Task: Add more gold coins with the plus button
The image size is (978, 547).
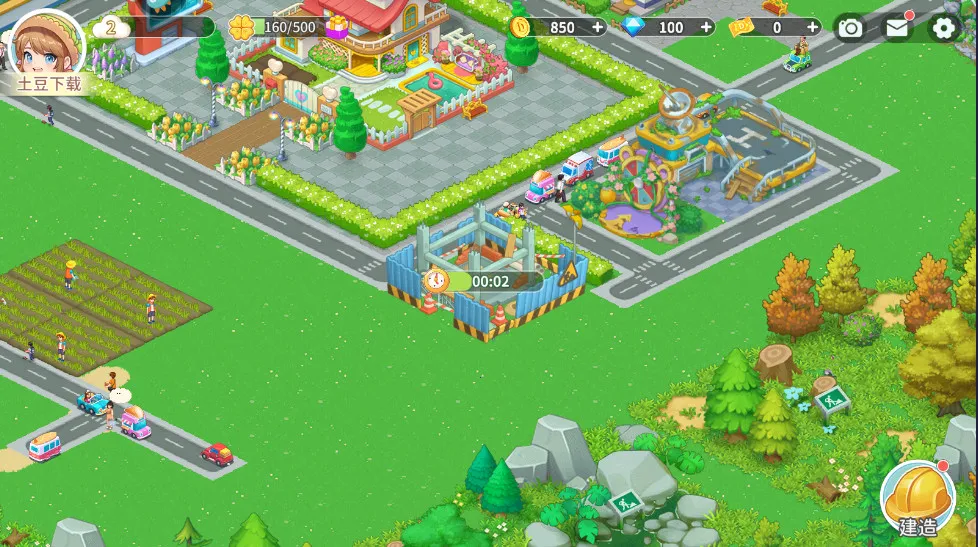Action: [598, 27]
